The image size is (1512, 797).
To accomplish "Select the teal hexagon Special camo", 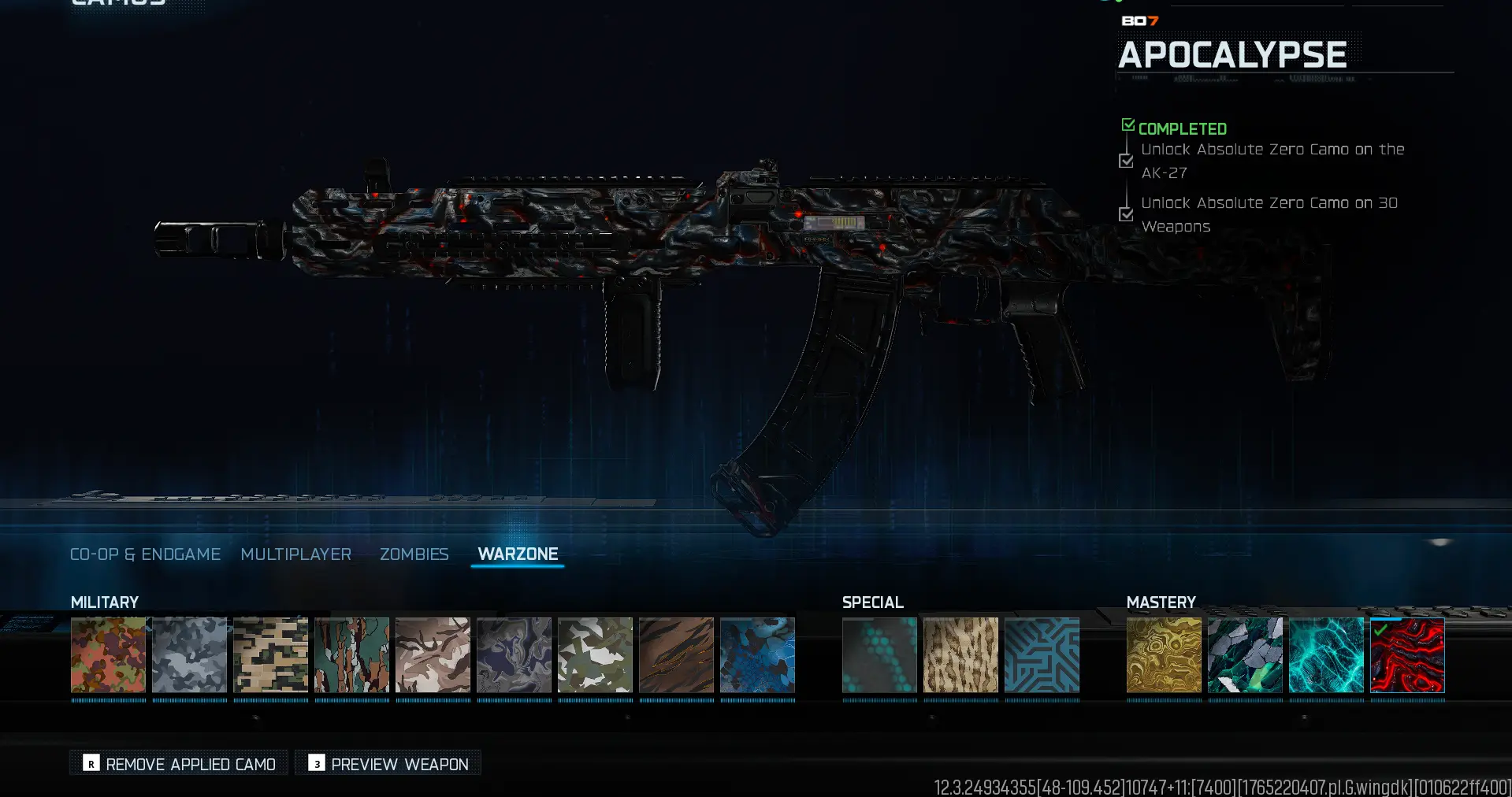I will (879, 656).
